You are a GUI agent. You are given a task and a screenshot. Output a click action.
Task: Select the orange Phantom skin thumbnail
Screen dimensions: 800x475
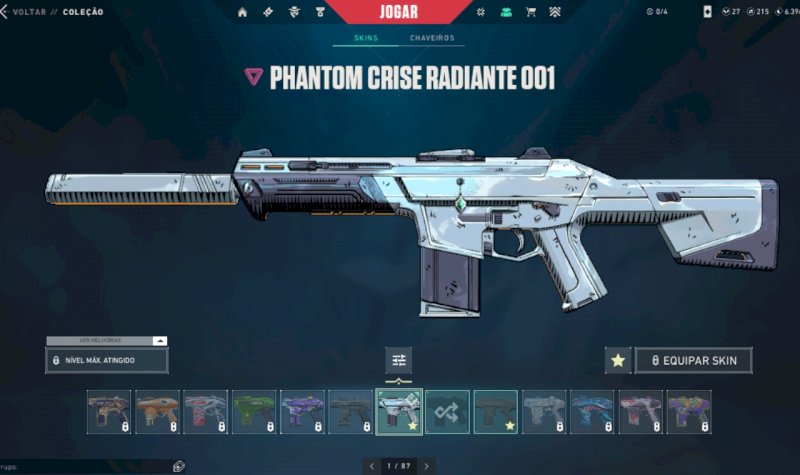tap(157, 411)
